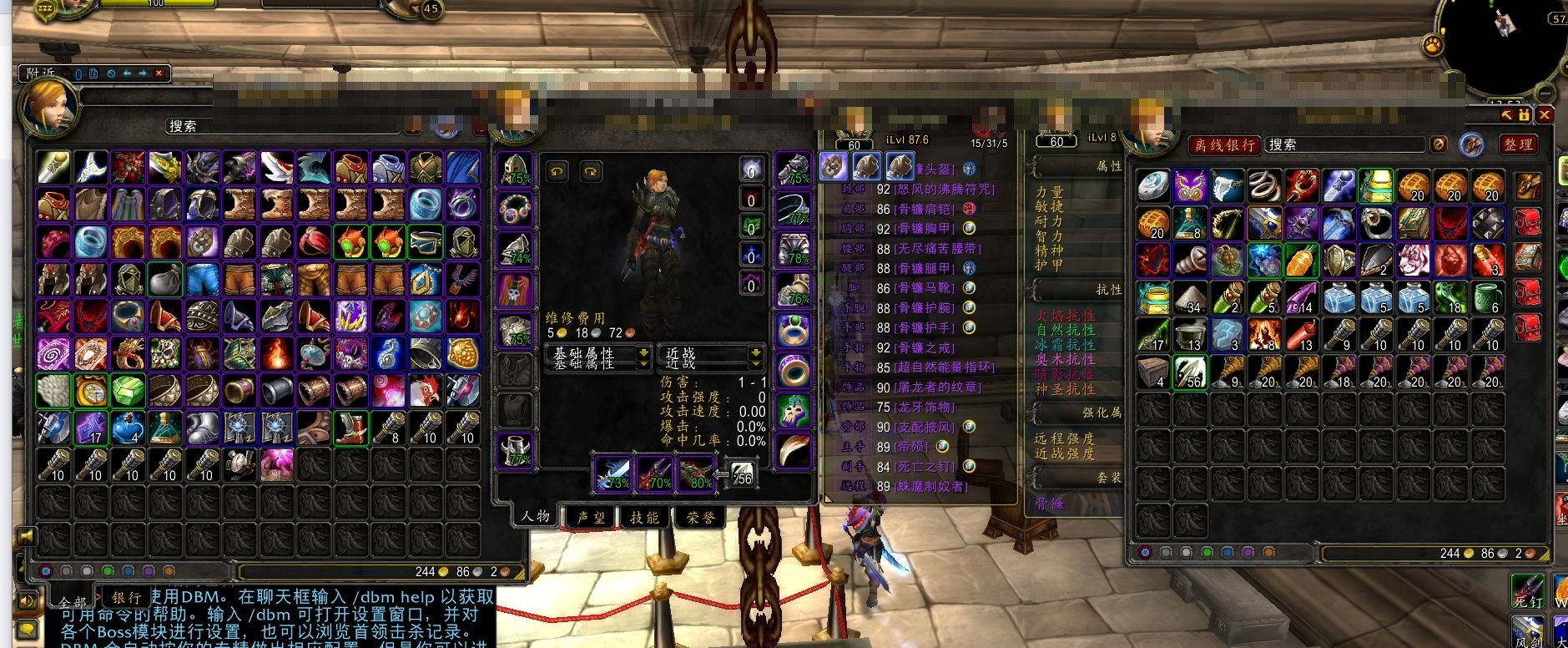Select the carrot item in the bag

[x=1301, y=261]
